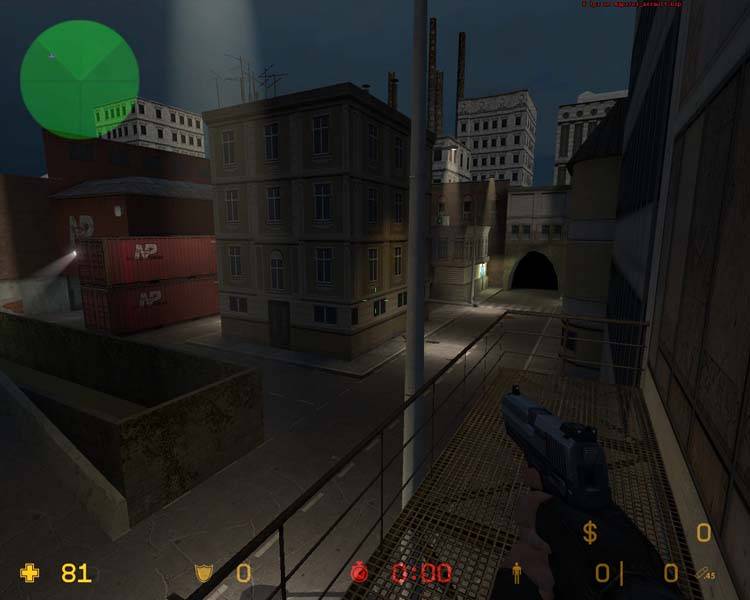Click the dollar sign money icon
The image size is (750, 600).
(590, 533)
